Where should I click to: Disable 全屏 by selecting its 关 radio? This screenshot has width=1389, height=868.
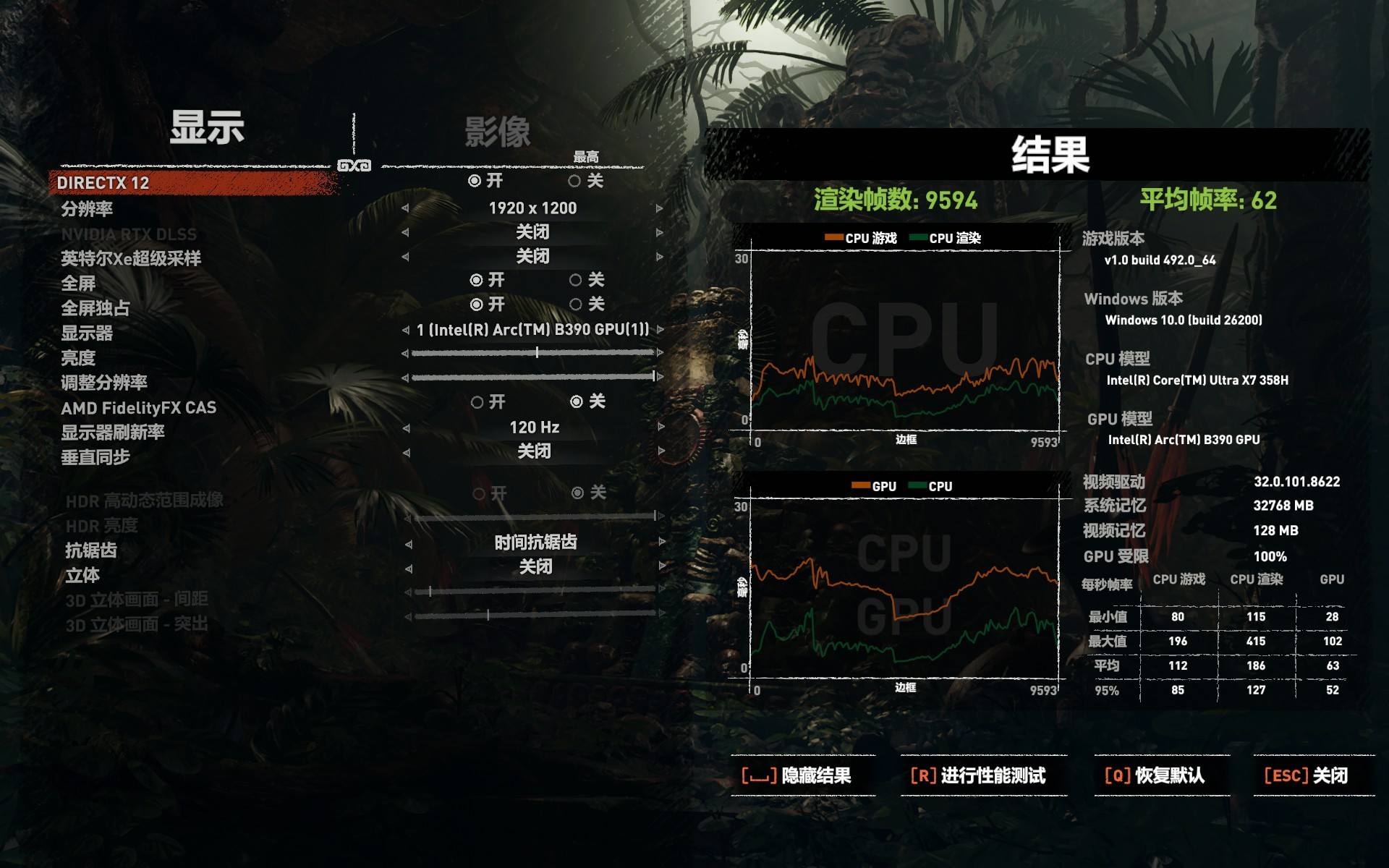[576, 281]
